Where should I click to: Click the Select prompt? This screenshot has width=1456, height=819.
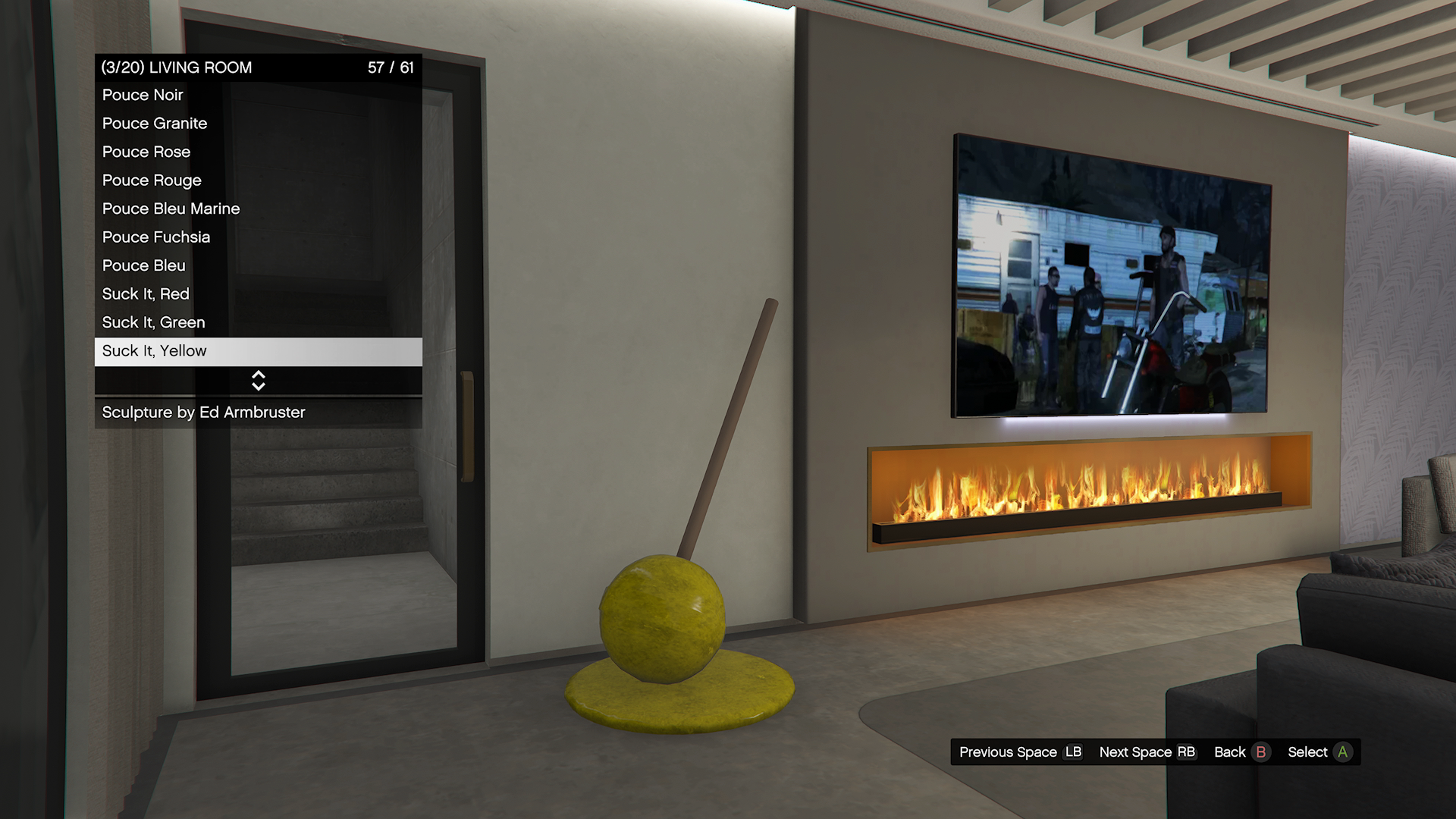[x=1319, y=752]
